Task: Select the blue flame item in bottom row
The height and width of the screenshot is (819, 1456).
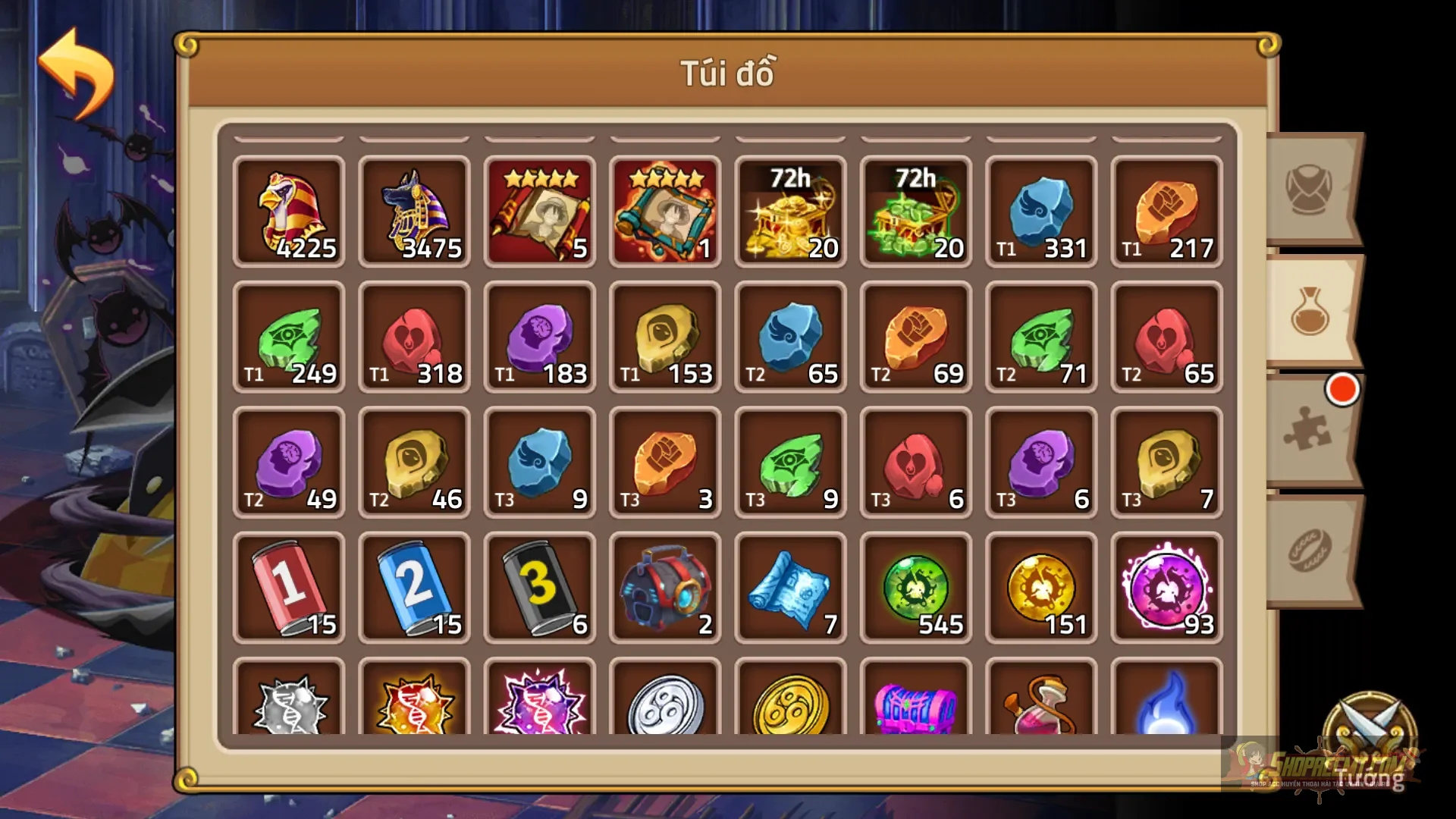Action: (x=1166, y=709)
